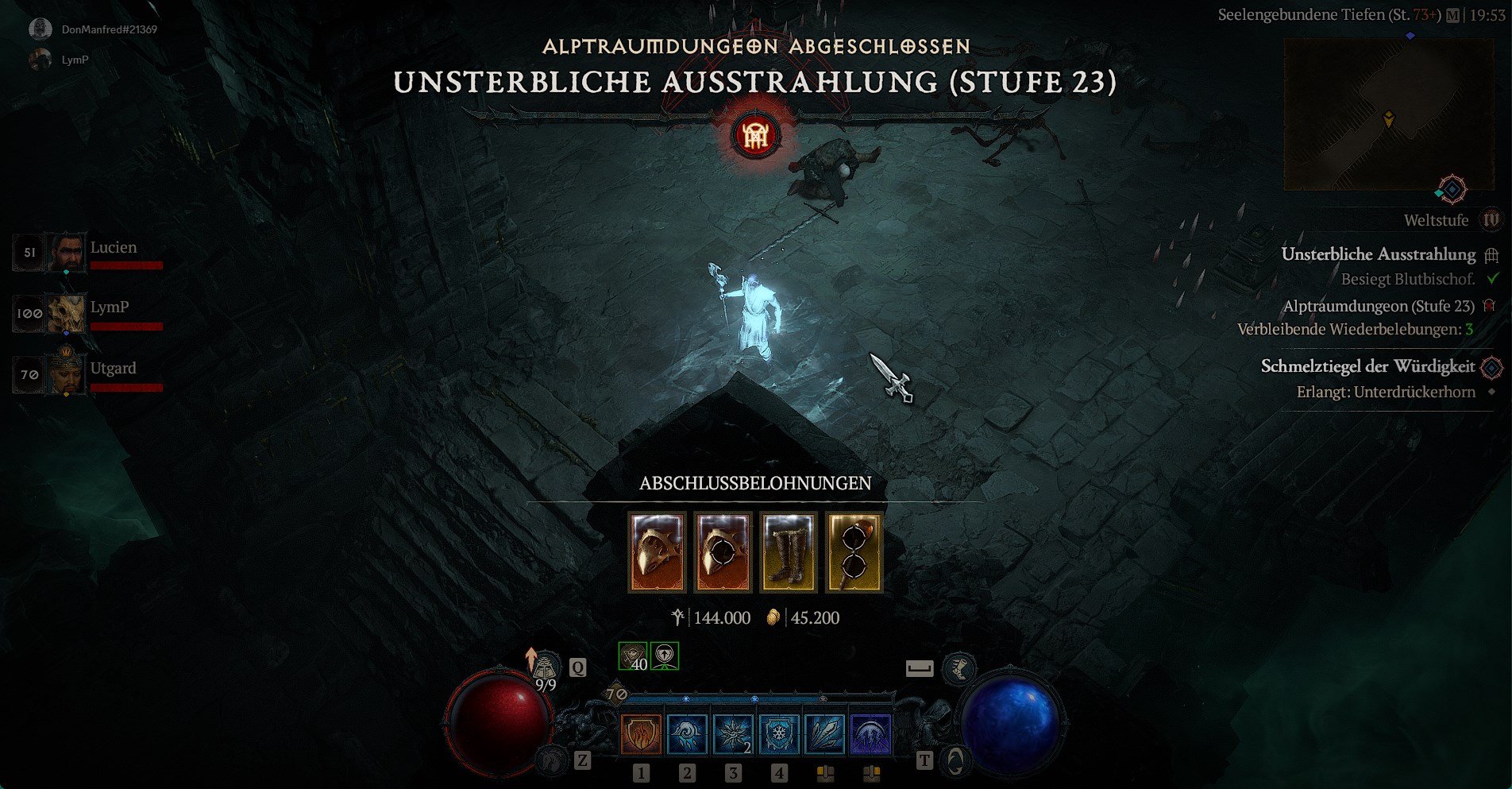
Task: Pick the boots reward card
Action: tap(789, 552)
